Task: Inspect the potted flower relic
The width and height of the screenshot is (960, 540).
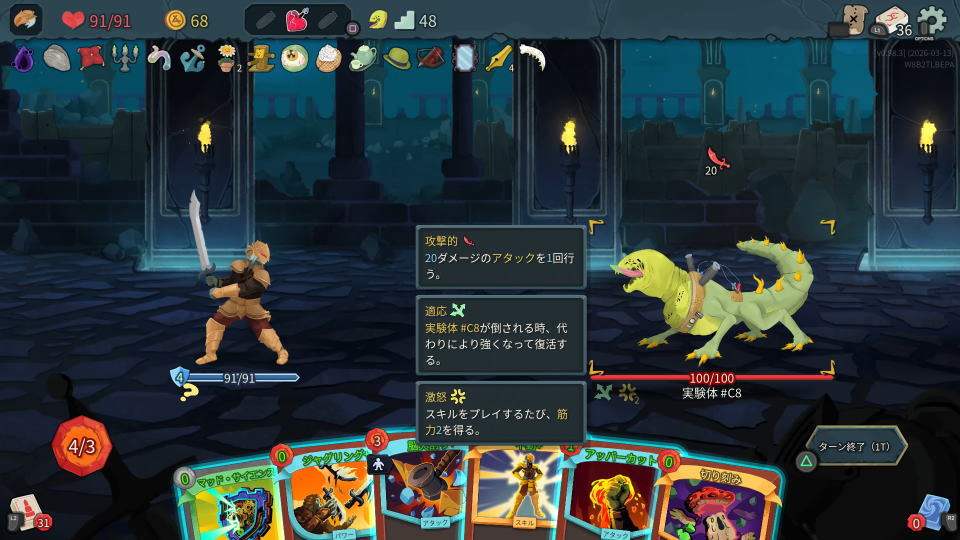Action: tap(227, 58)
